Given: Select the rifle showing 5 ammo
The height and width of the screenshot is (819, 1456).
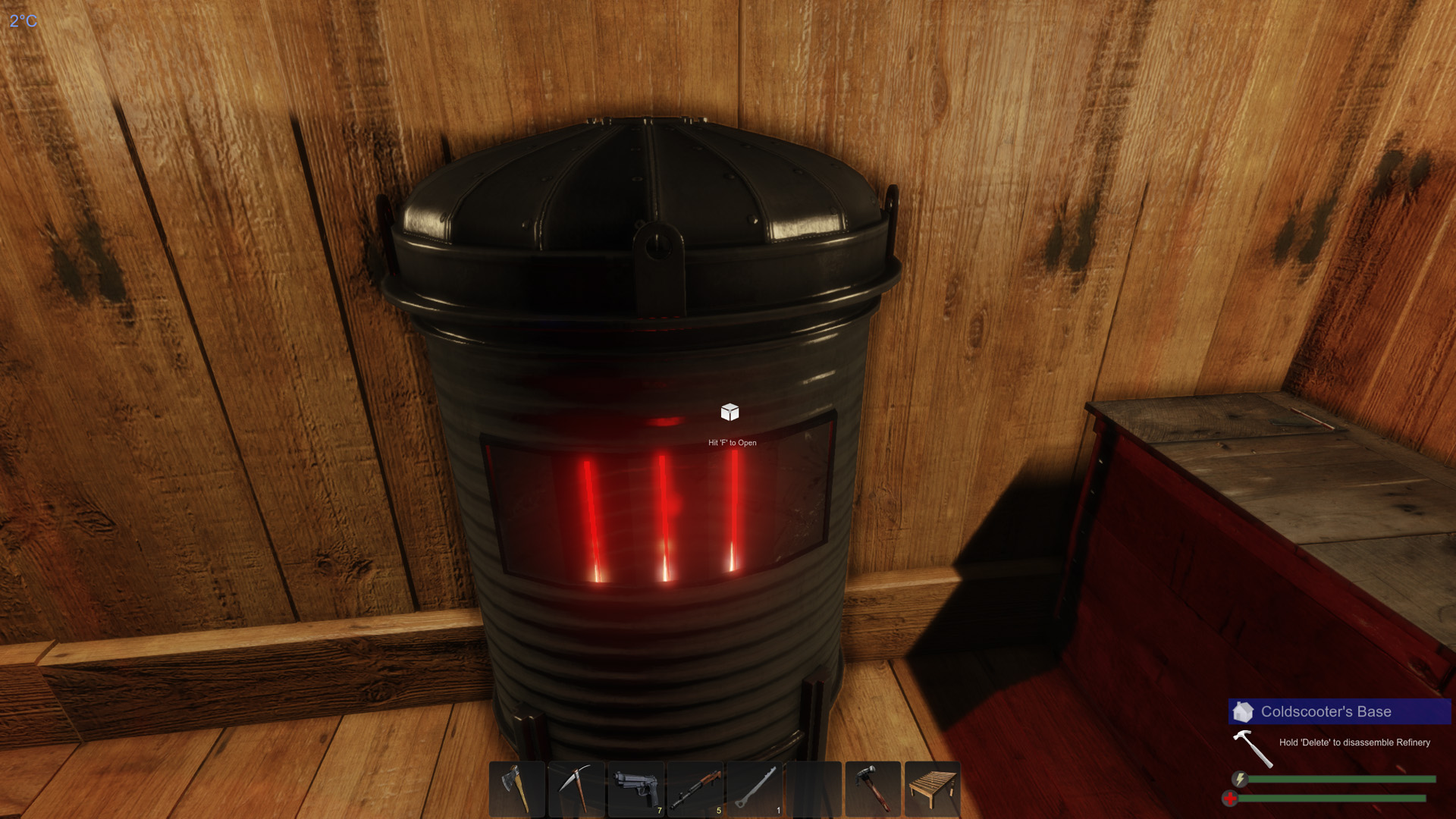Looking at the screenshot, I should coord(696,789).
